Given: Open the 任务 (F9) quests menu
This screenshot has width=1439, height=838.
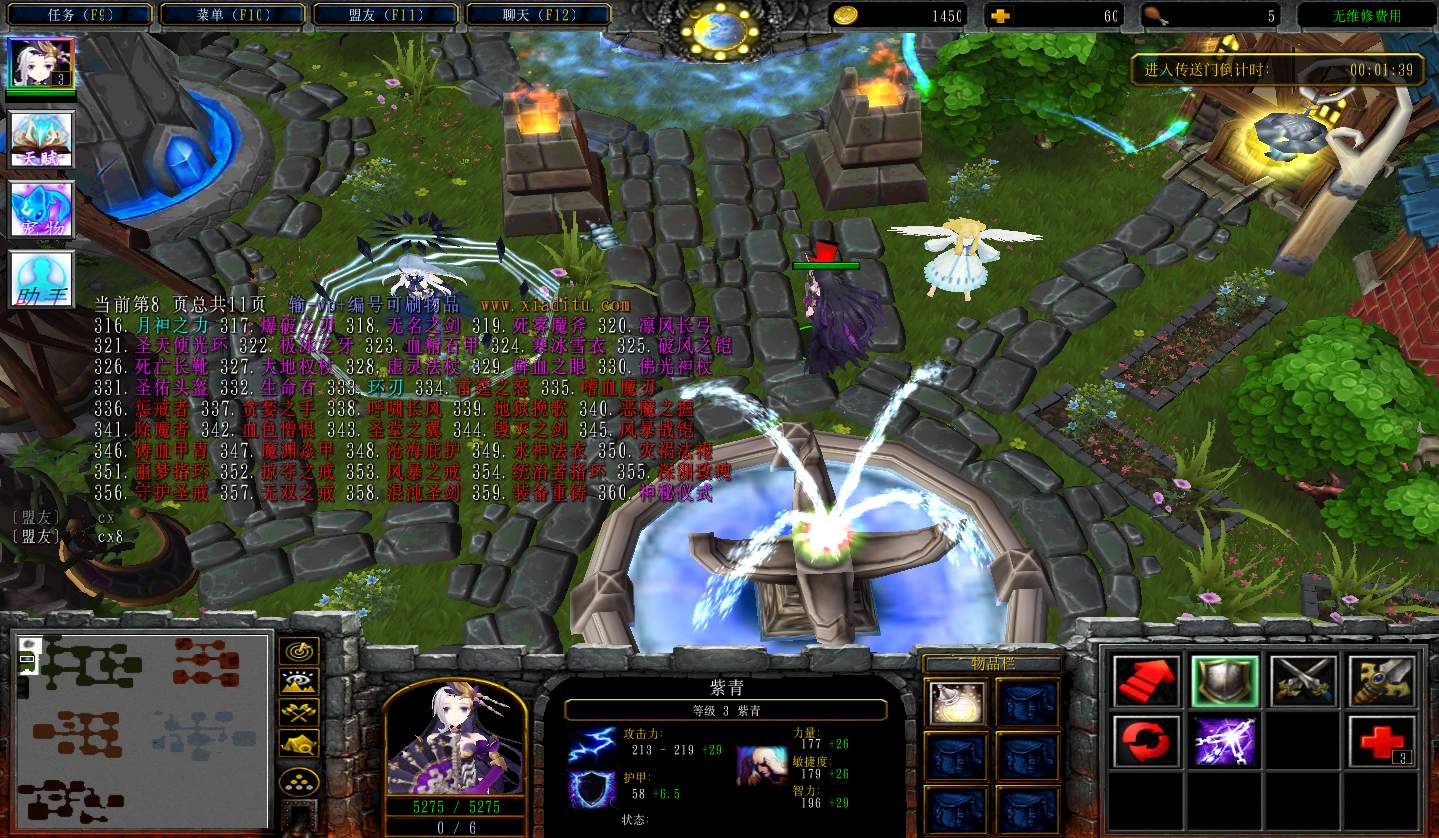Looking at the screenshot, I should click(78, 15).
